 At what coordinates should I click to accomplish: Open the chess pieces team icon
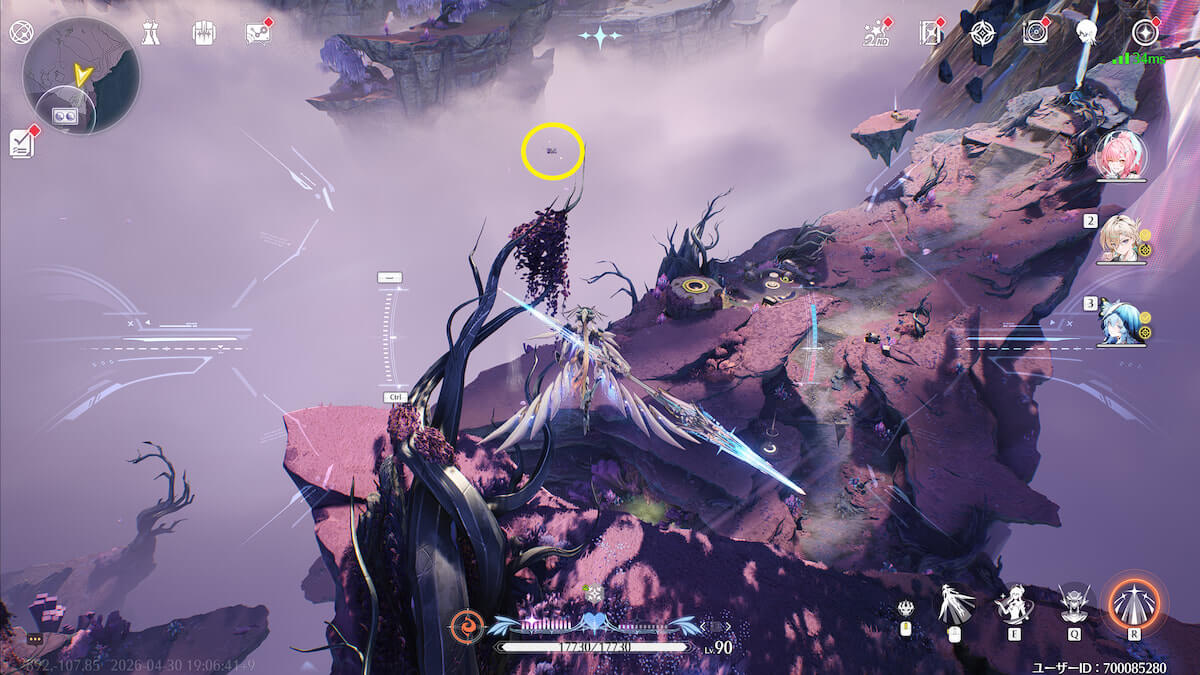pos(150,33)
